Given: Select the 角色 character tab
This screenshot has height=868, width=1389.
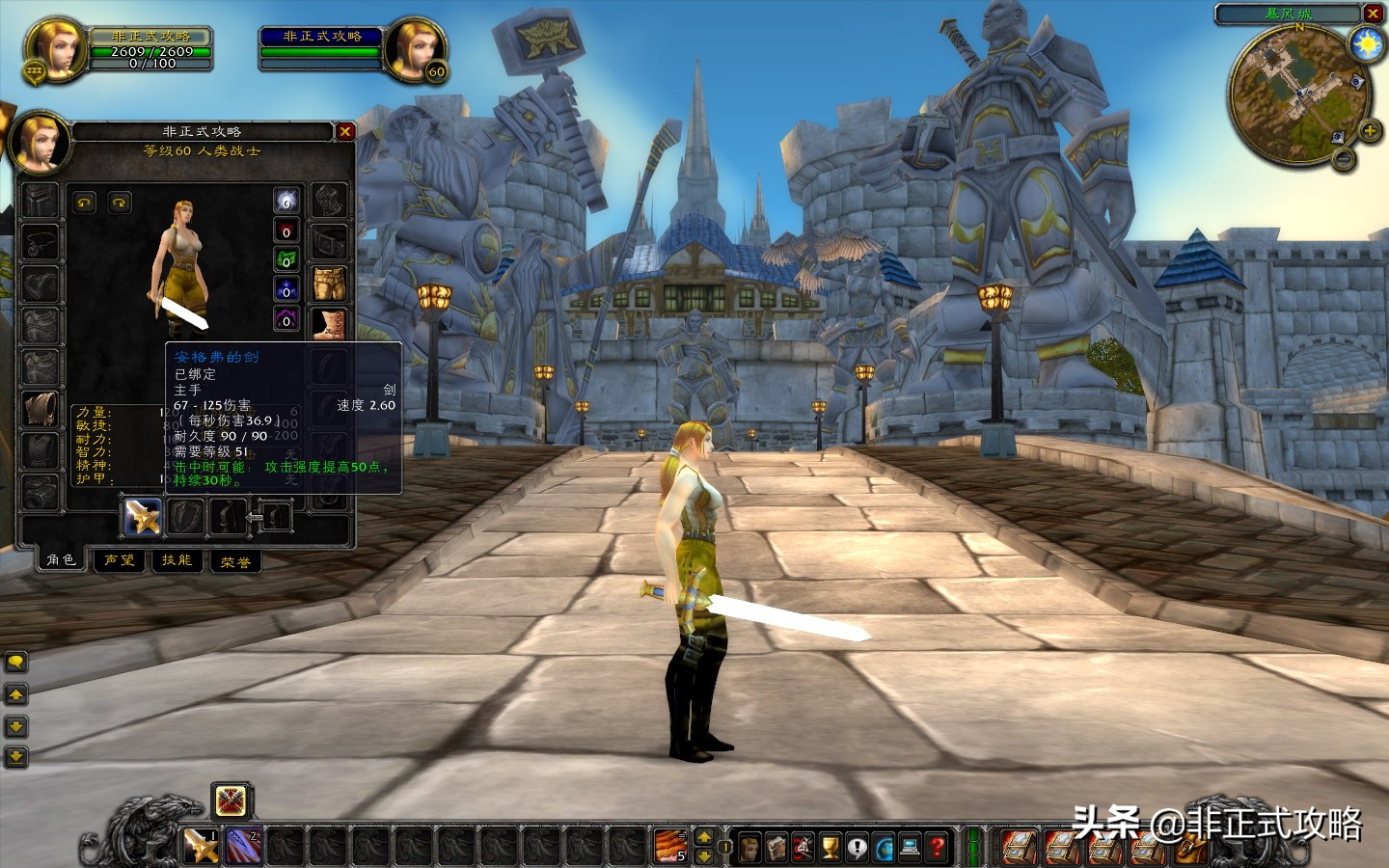Looking at the screenshot, I should [61, 559].
